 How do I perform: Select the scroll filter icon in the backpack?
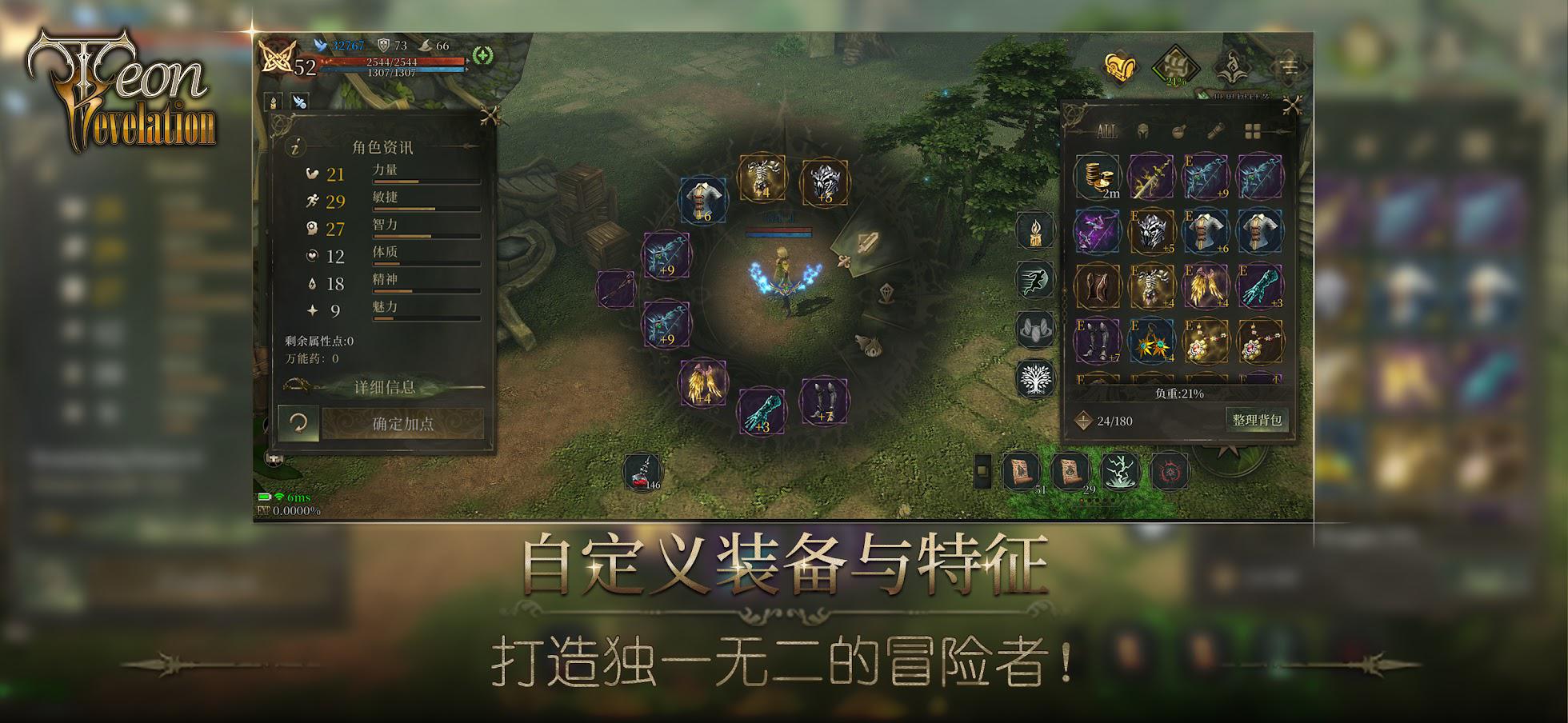(1214, 130)
